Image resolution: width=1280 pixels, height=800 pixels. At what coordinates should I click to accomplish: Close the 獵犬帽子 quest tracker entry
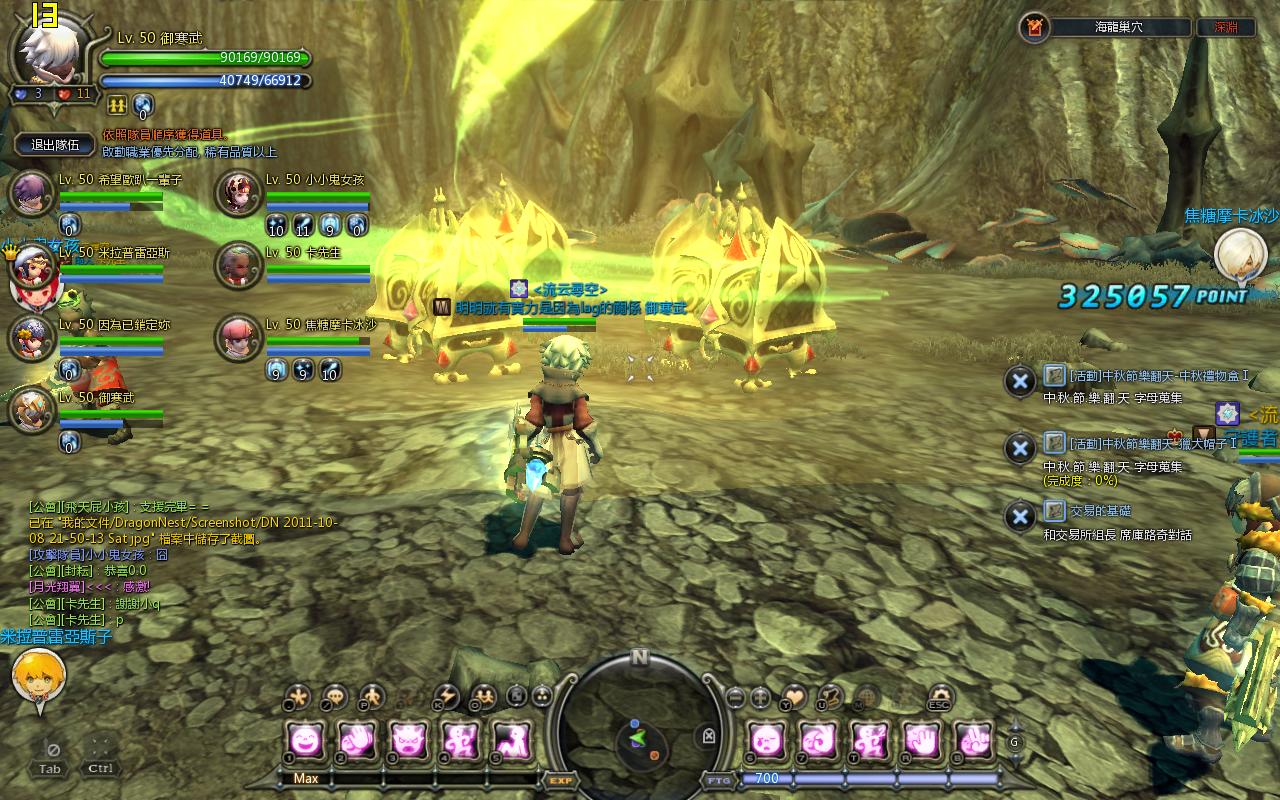tap(1019, 448)
